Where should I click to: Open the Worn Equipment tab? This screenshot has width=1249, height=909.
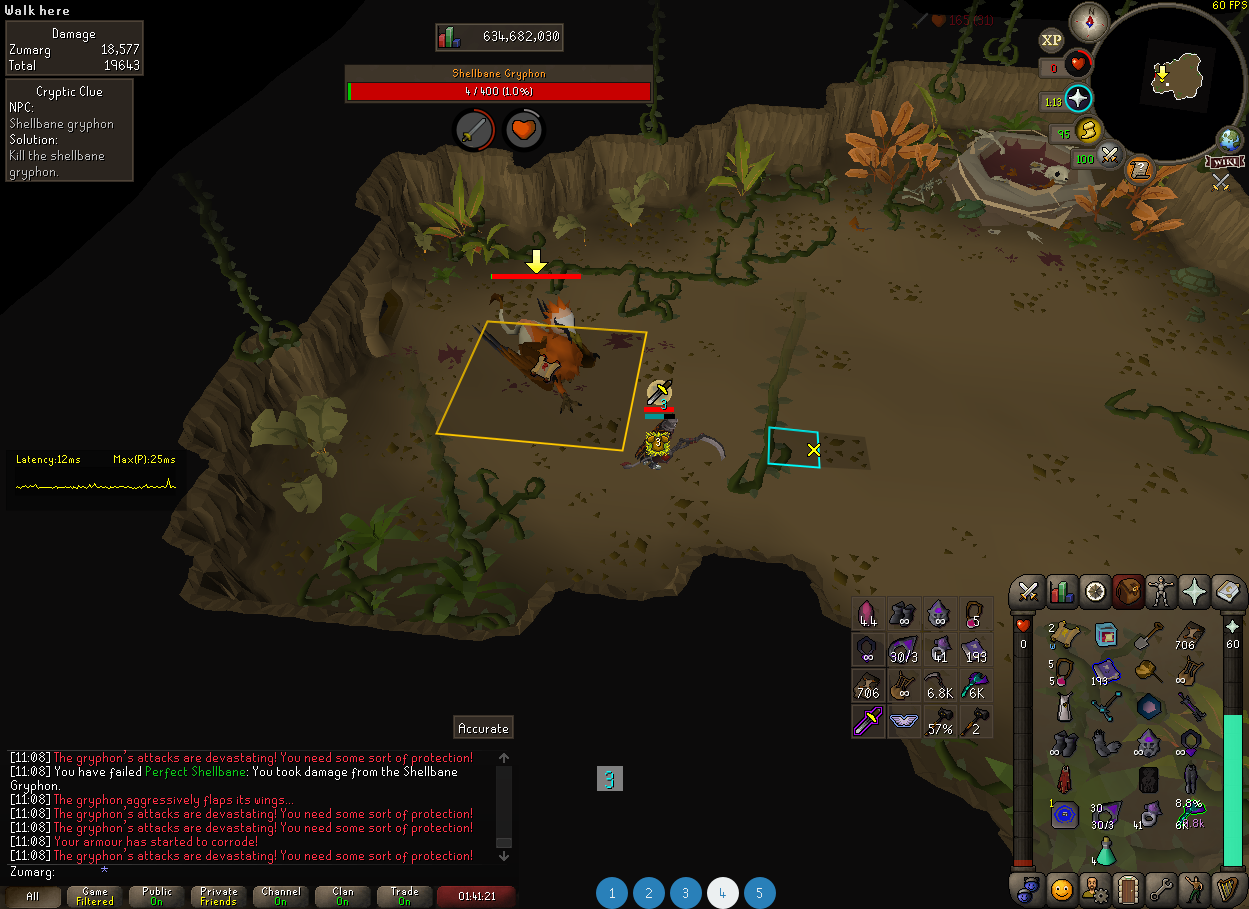click(x=1160, y=592)
